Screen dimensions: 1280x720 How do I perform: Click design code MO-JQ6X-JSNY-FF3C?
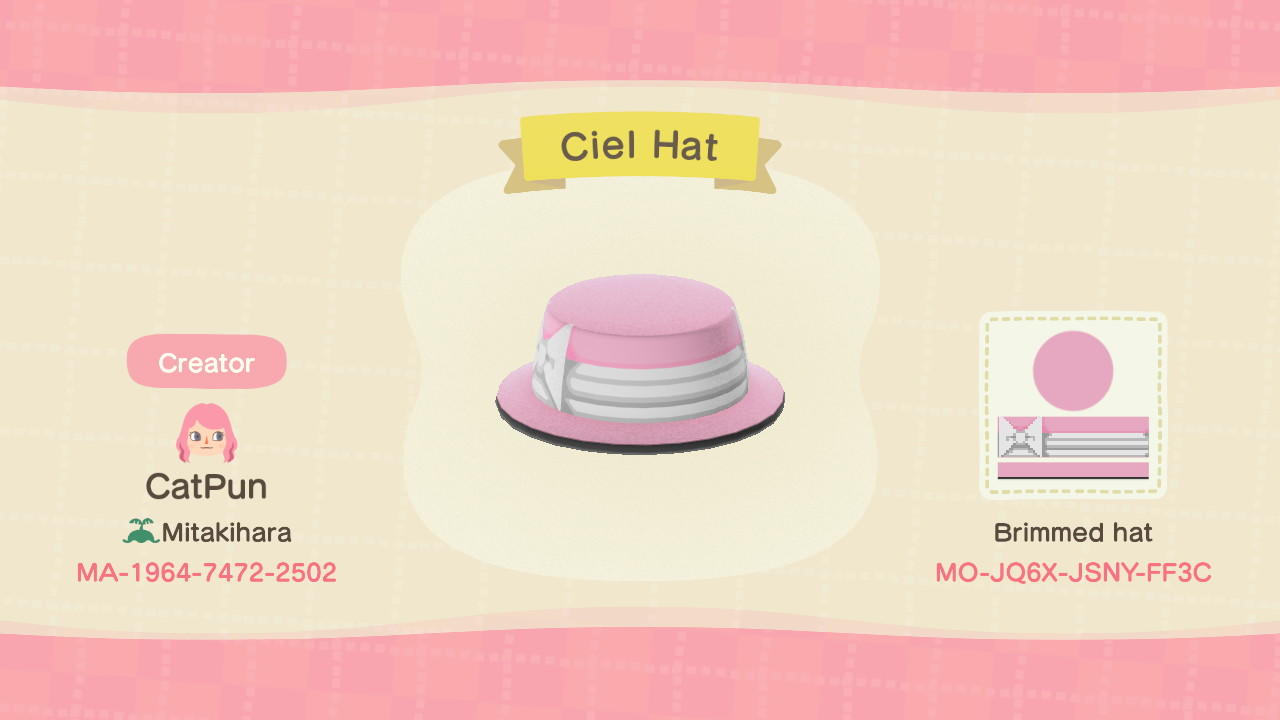point(1075,572)
